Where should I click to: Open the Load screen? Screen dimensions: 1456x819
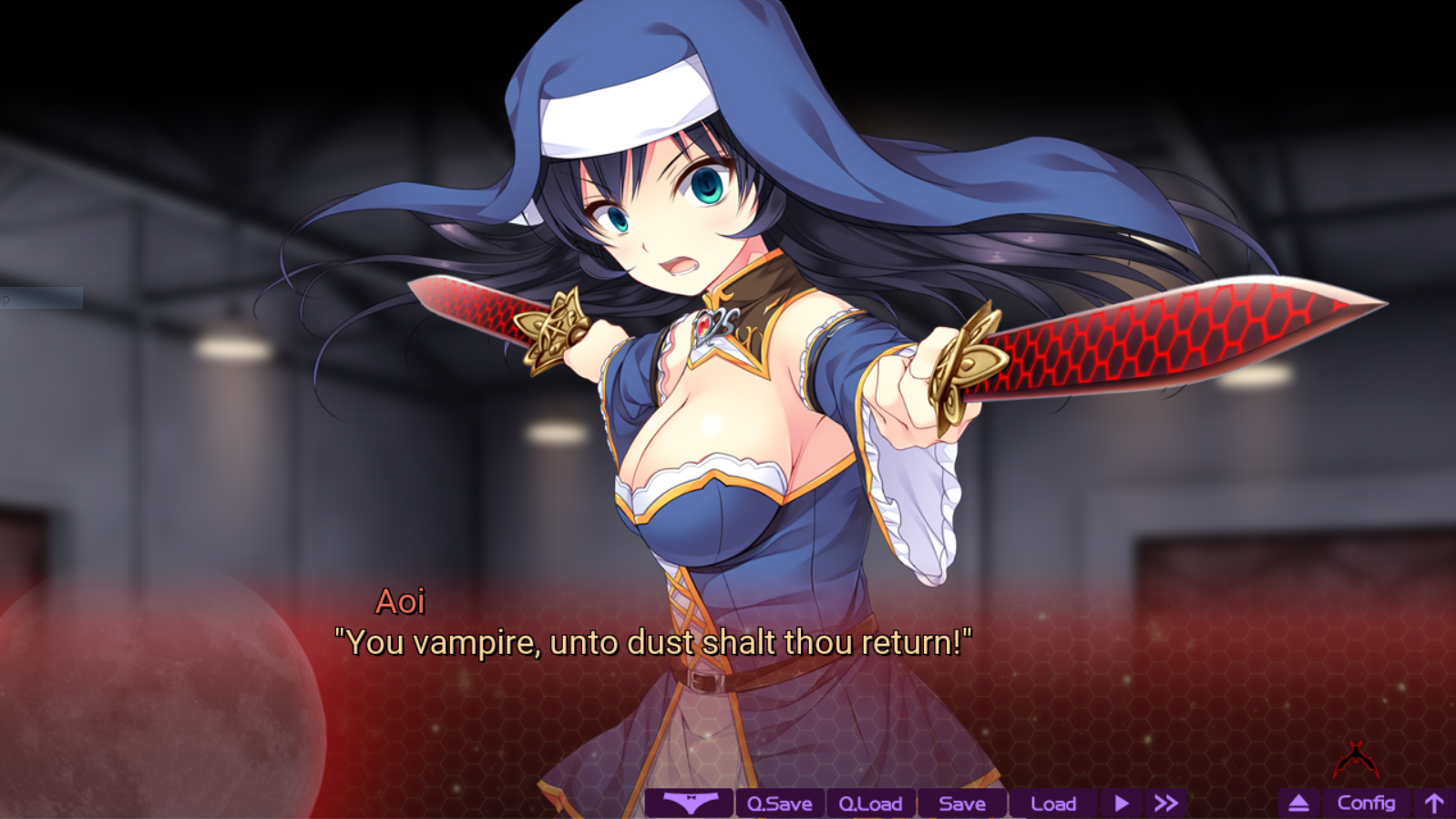pos(1053,803)
